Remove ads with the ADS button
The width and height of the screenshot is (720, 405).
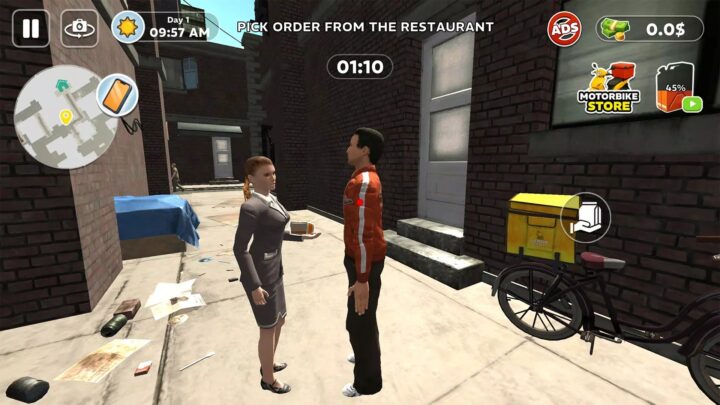coord(564,28)
